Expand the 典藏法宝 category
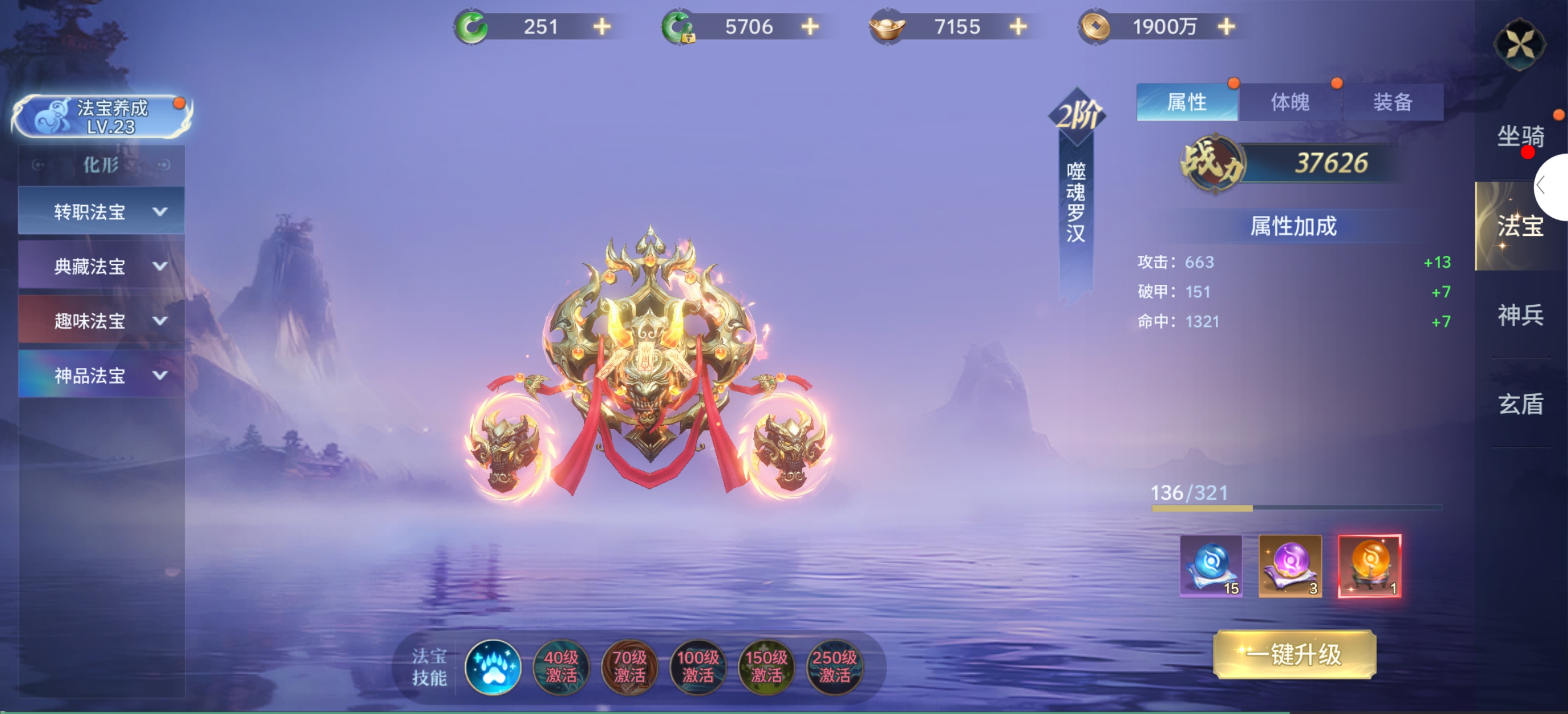Viewport: 1568px width, 714px height. point(102,266)
